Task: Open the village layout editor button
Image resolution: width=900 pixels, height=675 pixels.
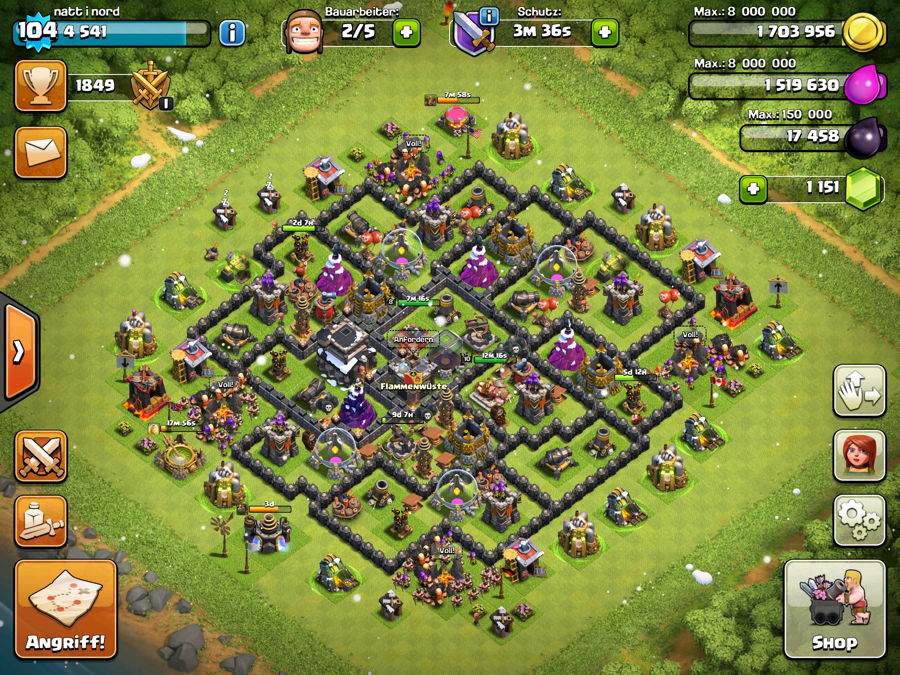Action: [x=859, y=391]
